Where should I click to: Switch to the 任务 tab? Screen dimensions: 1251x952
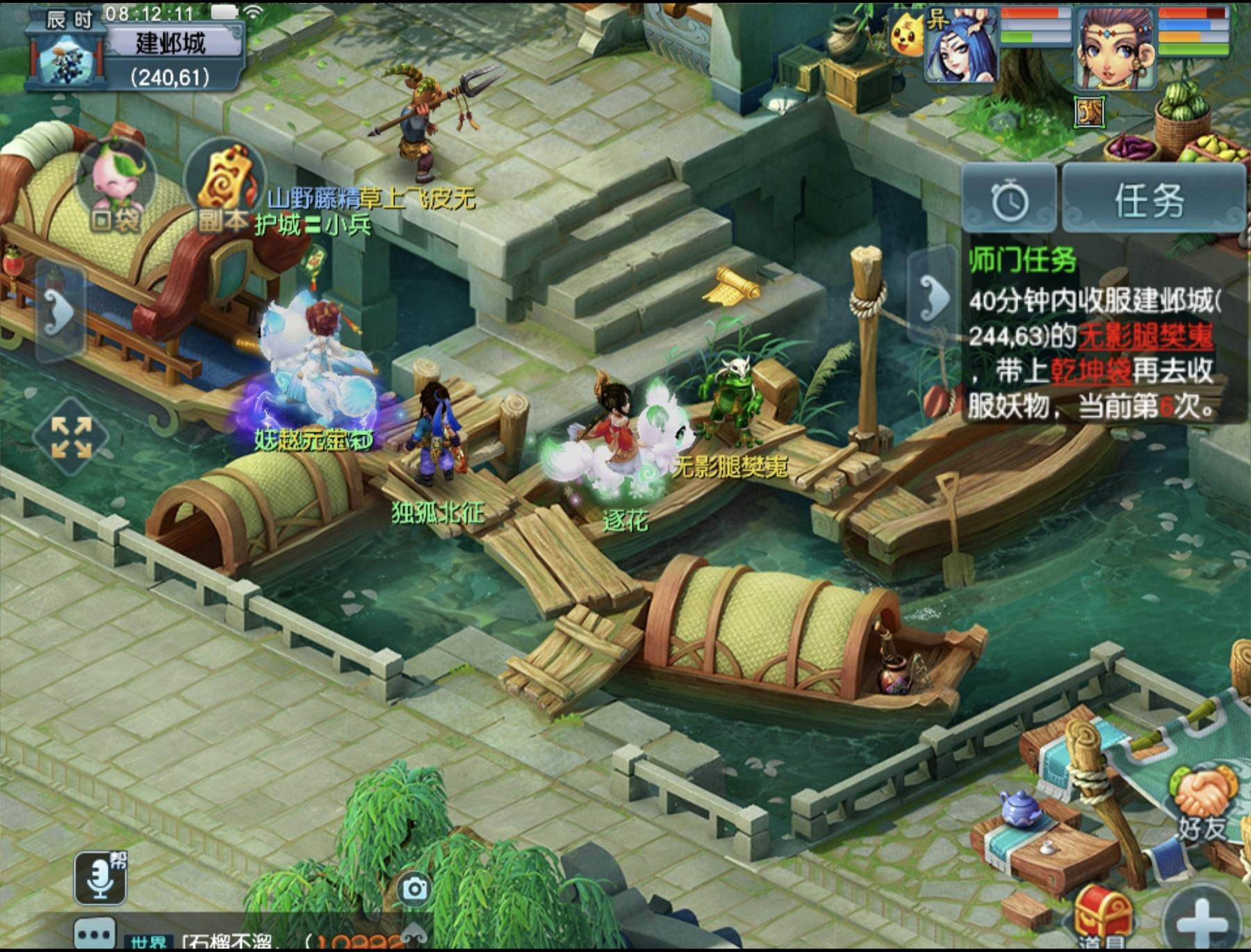[1151, 200]
